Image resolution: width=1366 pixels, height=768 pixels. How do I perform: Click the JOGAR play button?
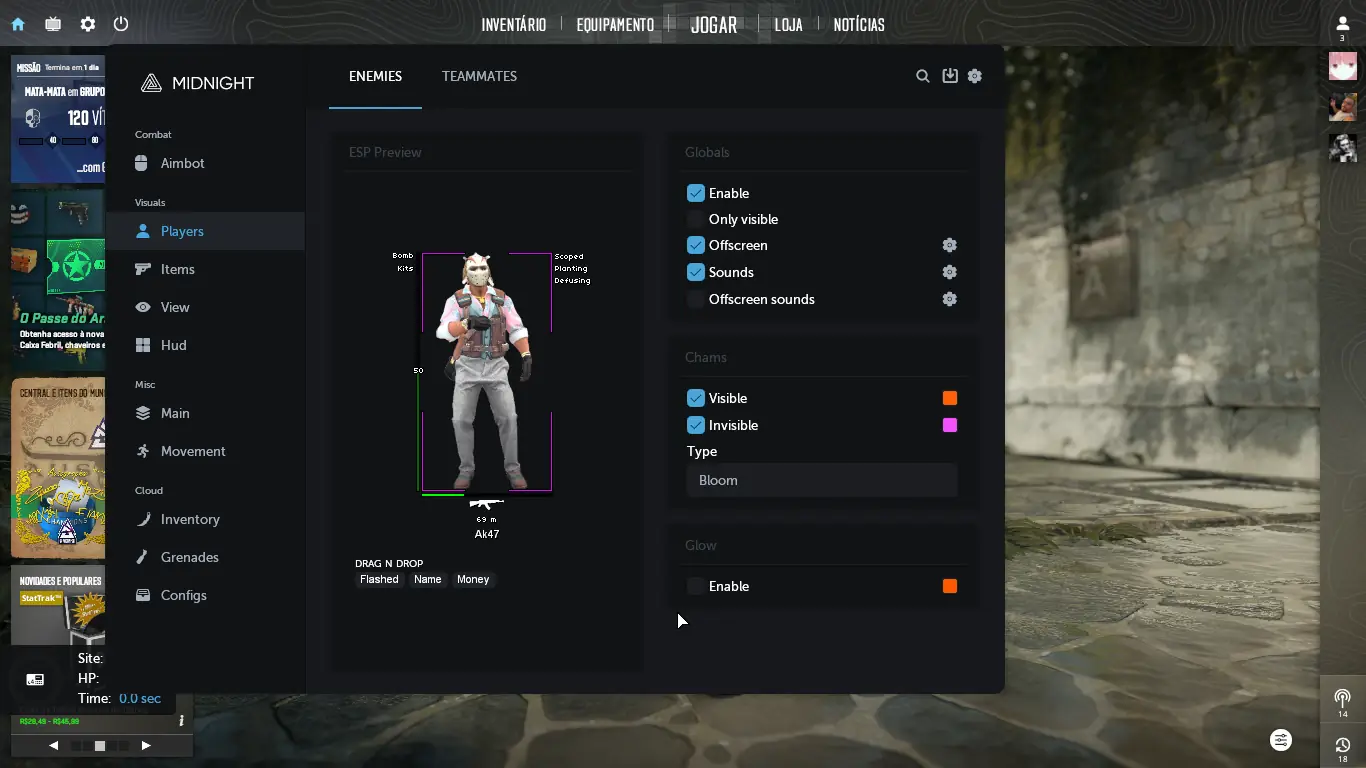714,25
